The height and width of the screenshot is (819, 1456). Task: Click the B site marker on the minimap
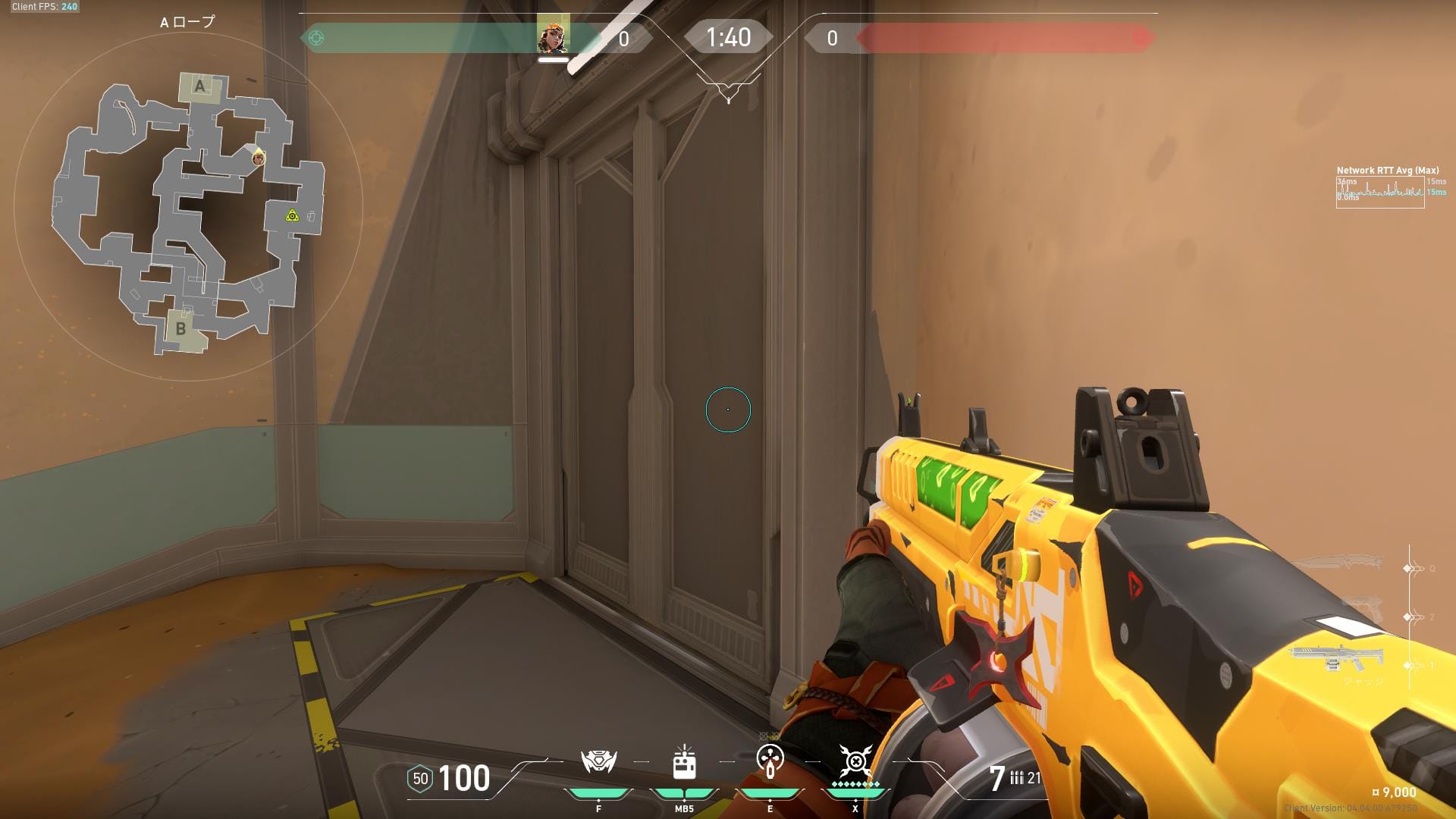pyautogui.click(x=180, y=329)
